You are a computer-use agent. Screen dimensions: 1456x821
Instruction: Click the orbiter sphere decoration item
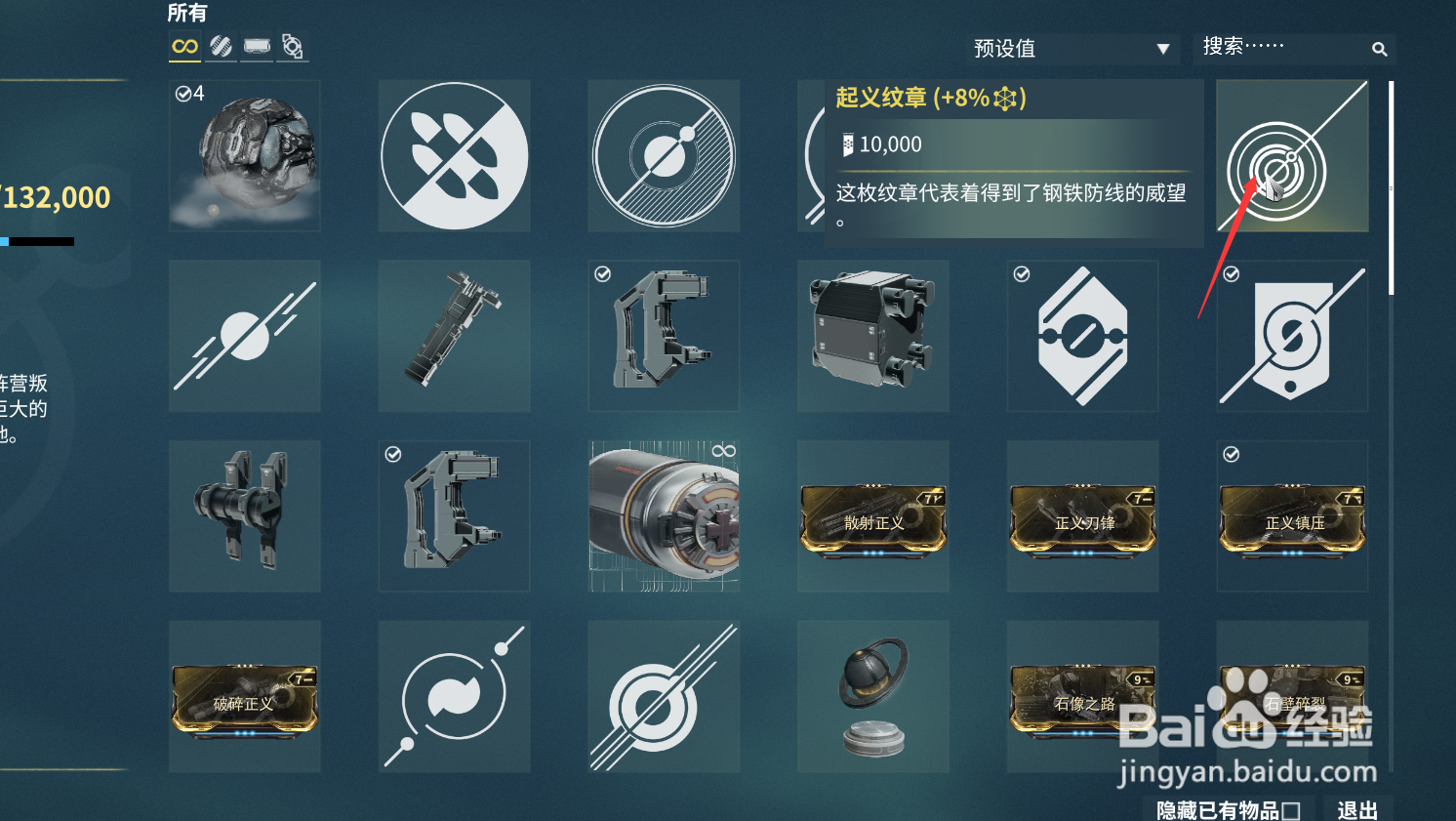[x=872, y=696]
